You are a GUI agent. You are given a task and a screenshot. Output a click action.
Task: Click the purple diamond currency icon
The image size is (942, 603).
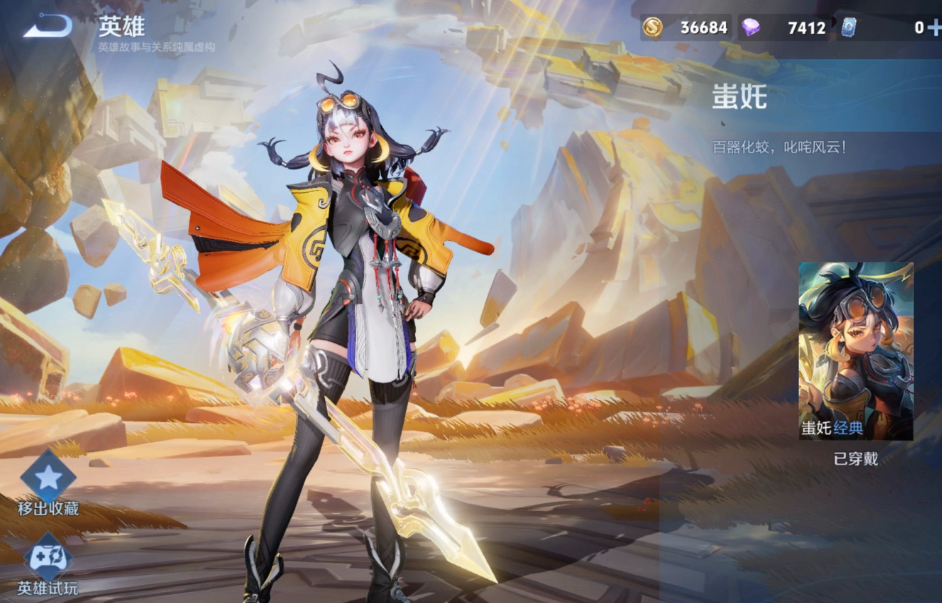pos(750,27)
